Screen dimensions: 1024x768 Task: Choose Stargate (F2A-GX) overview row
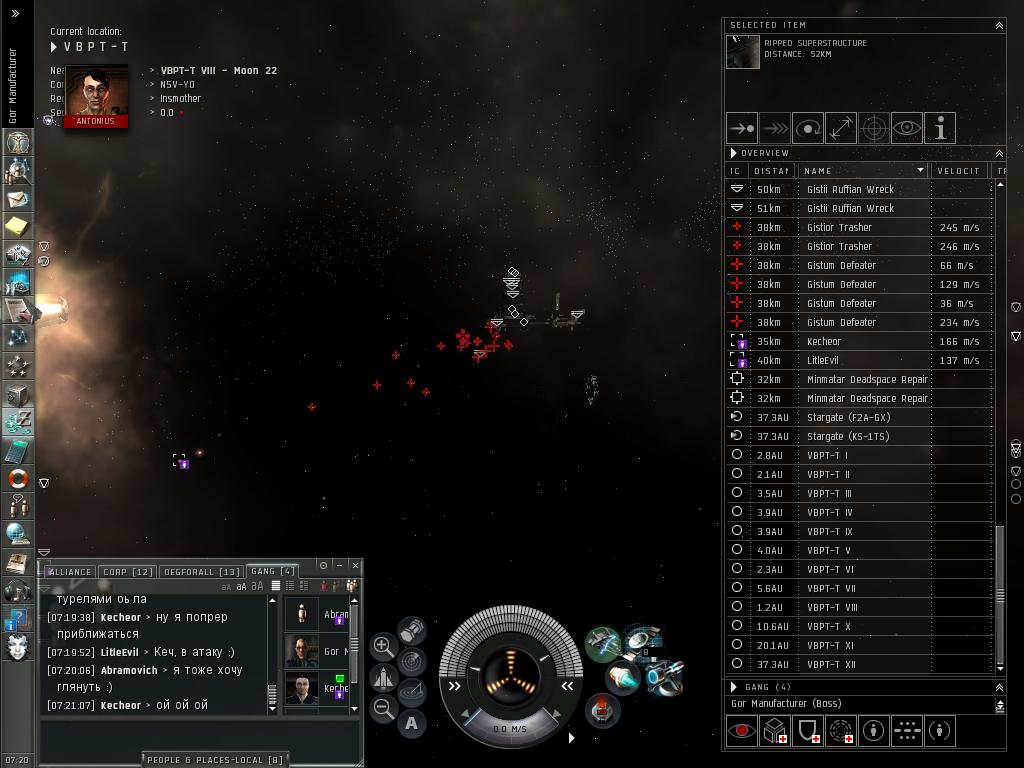tap(848, 417)
